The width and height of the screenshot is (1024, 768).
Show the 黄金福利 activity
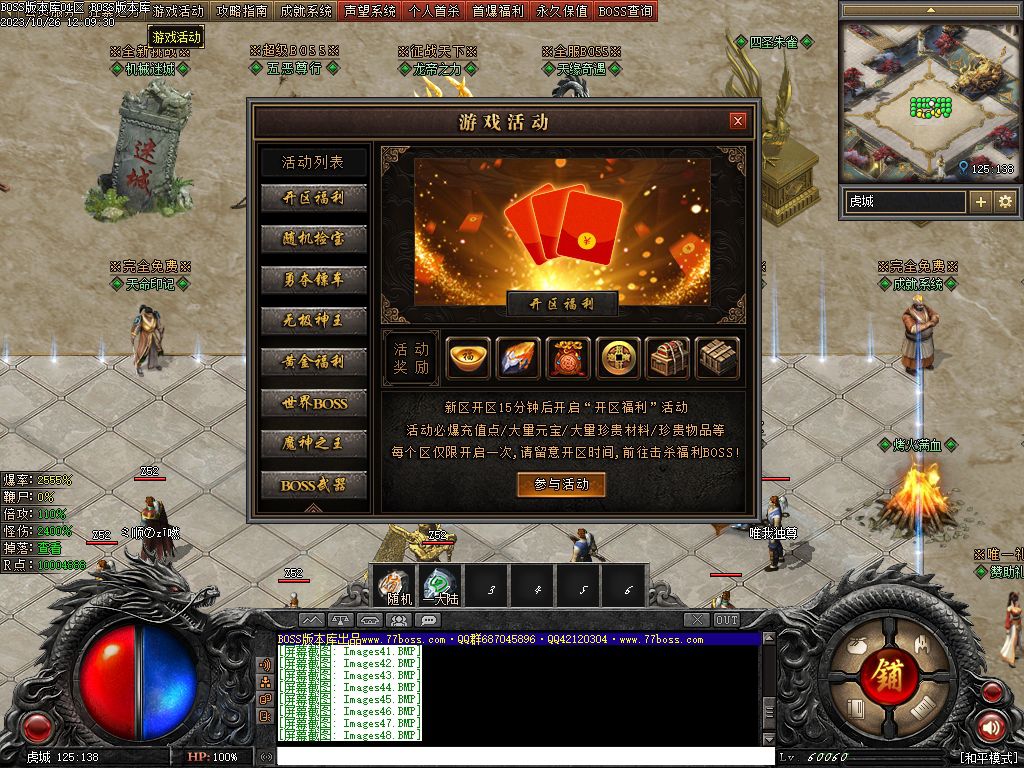313,362
